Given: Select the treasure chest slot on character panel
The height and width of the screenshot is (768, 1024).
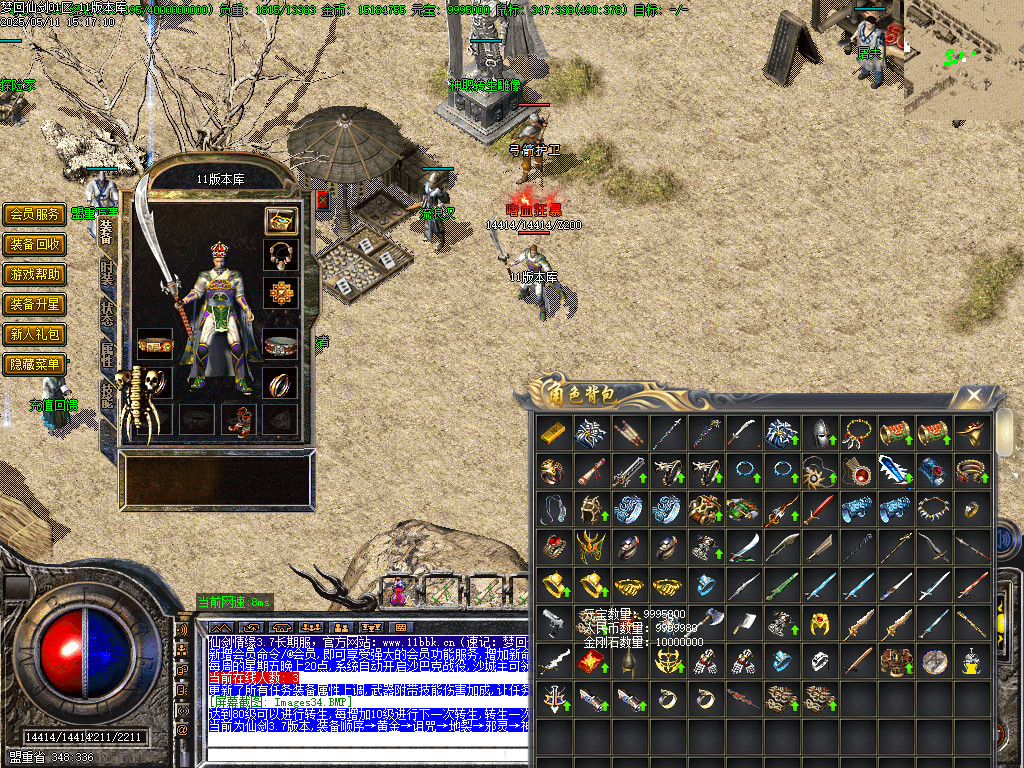Looking at the screenshot, I should 280,220.
